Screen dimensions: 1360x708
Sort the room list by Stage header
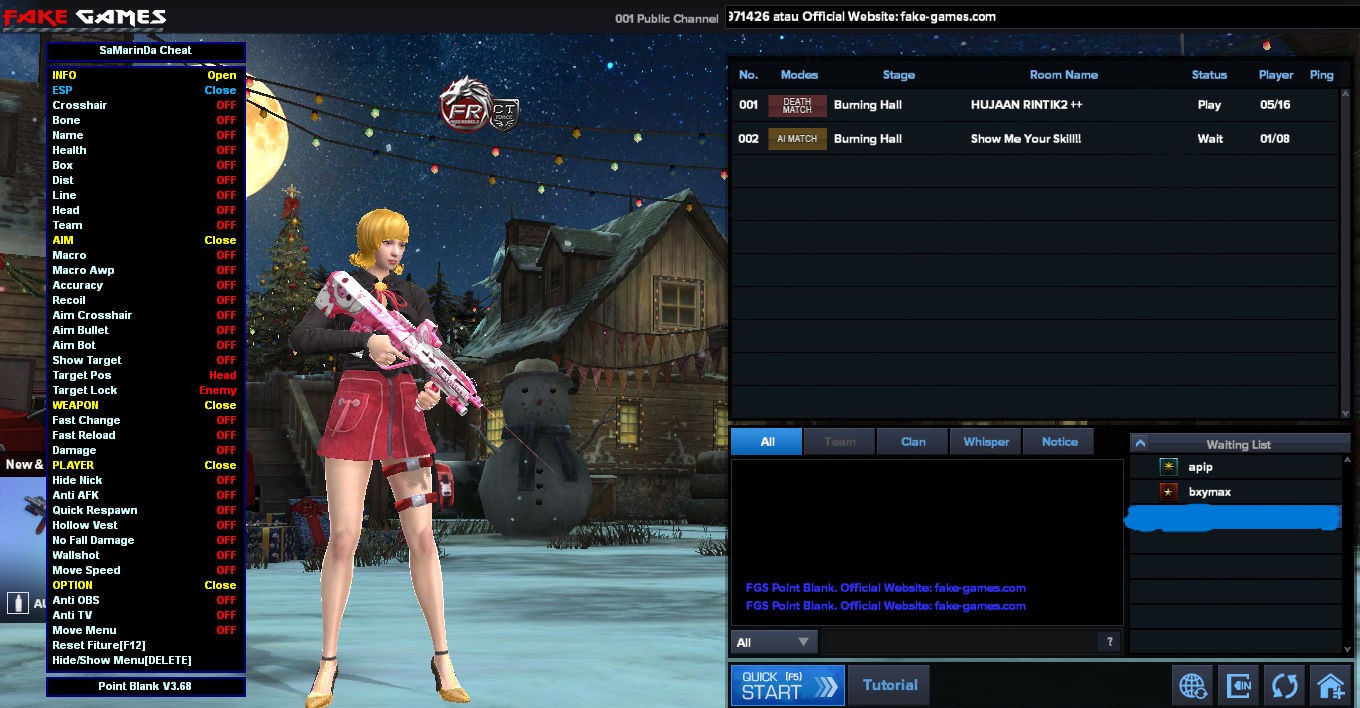point(898,75)
